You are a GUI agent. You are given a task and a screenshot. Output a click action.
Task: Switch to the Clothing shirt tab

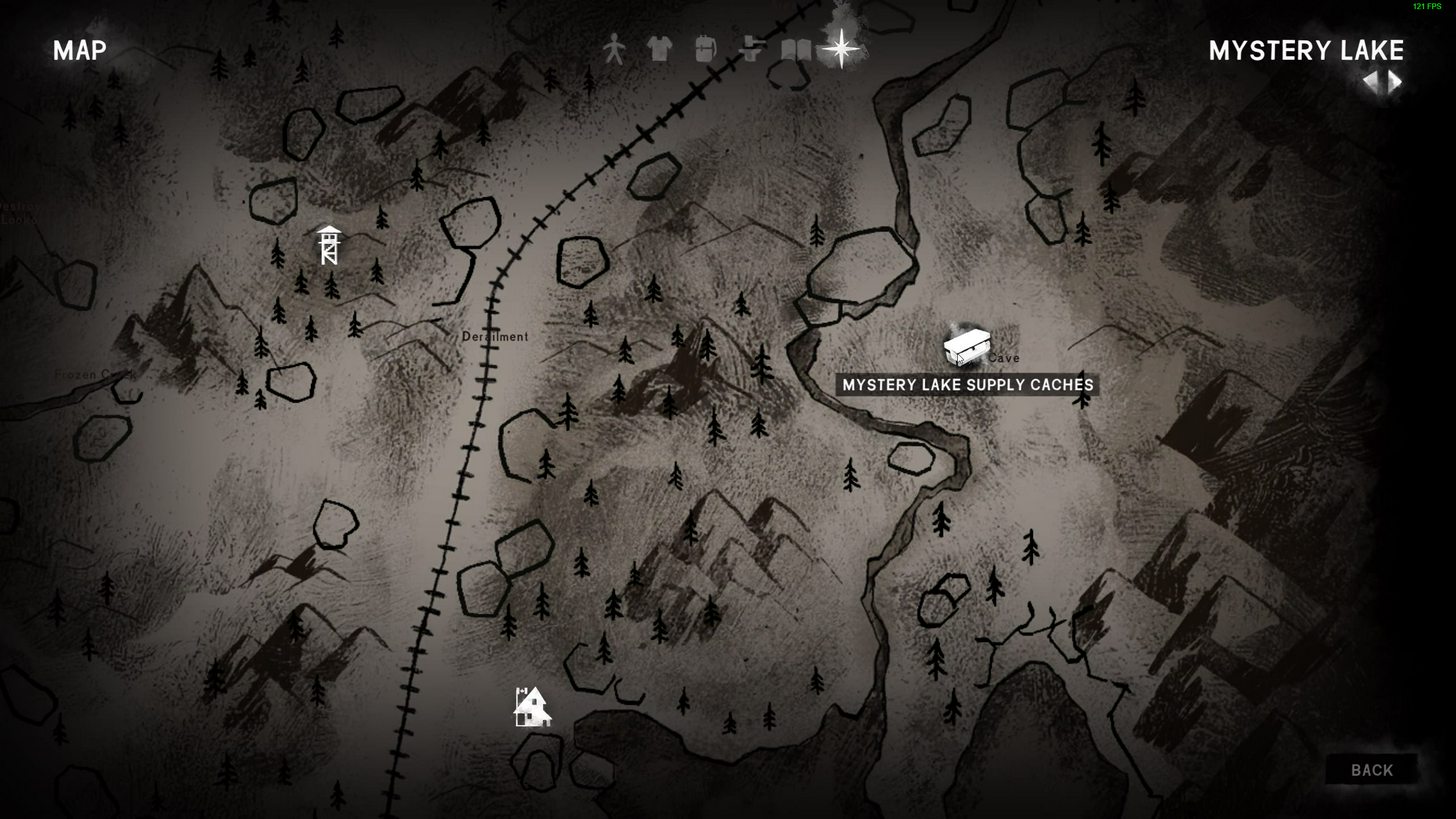click(x=659, y=49)
